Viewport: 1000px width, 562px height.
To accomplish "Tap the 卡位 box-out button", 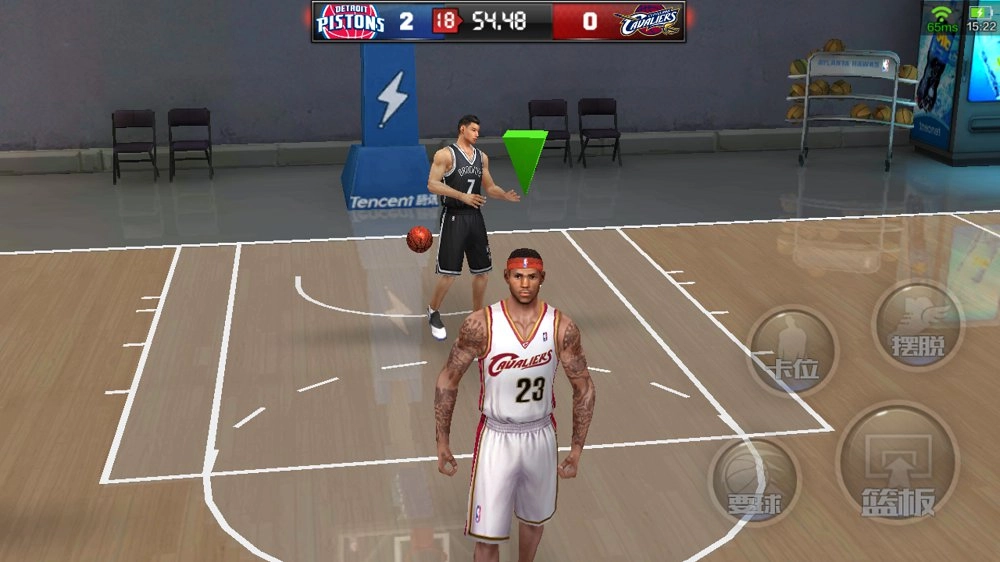I will coord(791,351).
